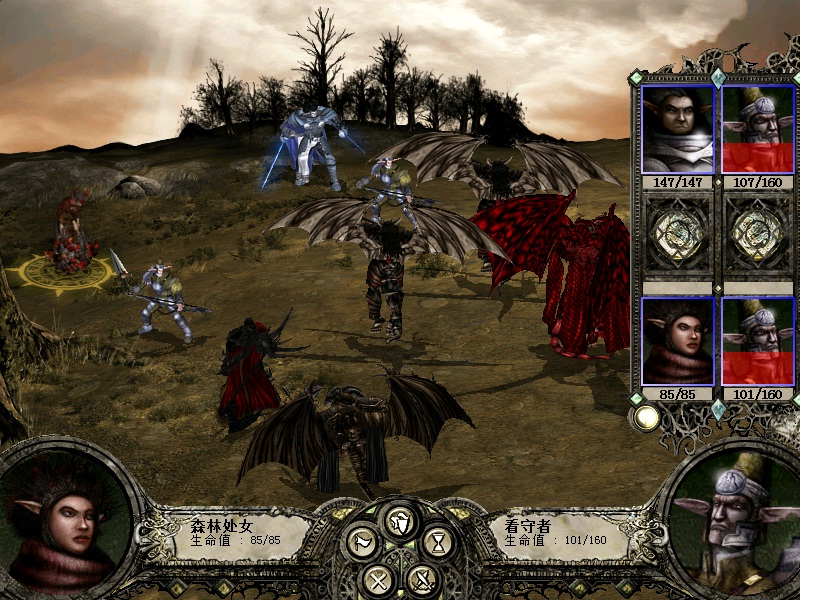Open the large 森林处女 unit portrait
This screenshot has height=600, width=819.
point(66,523)
